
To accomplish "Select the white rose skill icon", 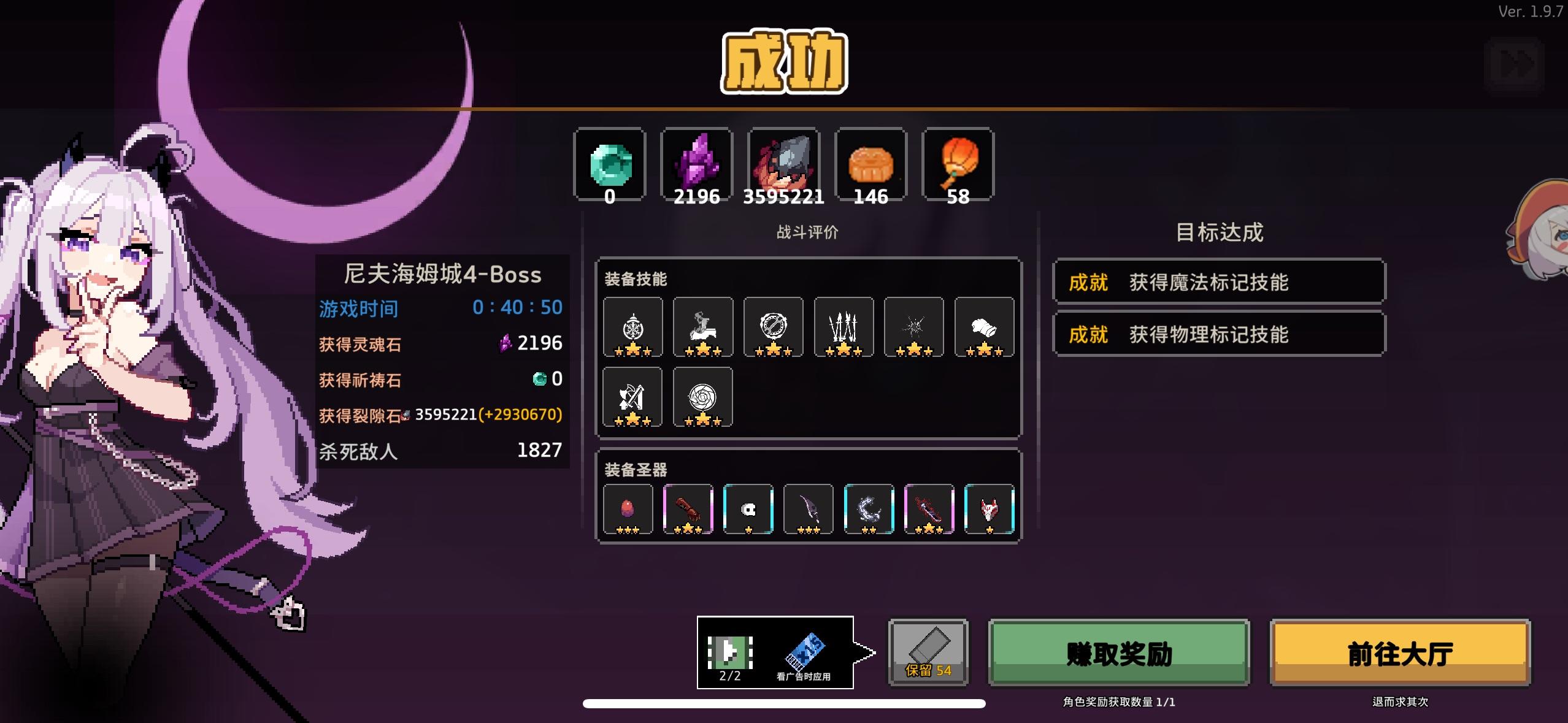I will (x=704, y=397).
